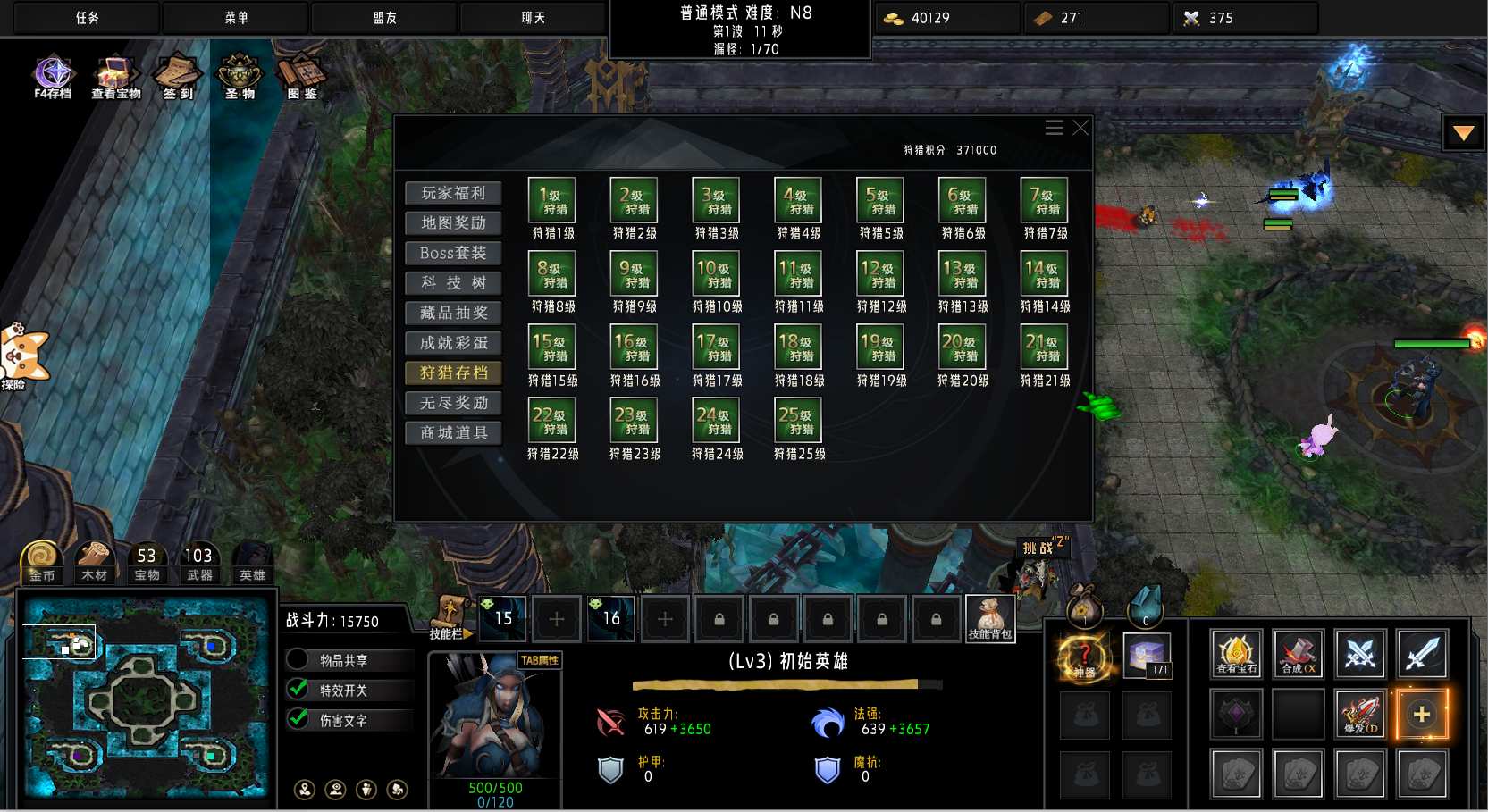Open the 图鉴 codex icon
The image size is (1488, 812).
click(x=301, y=76)
